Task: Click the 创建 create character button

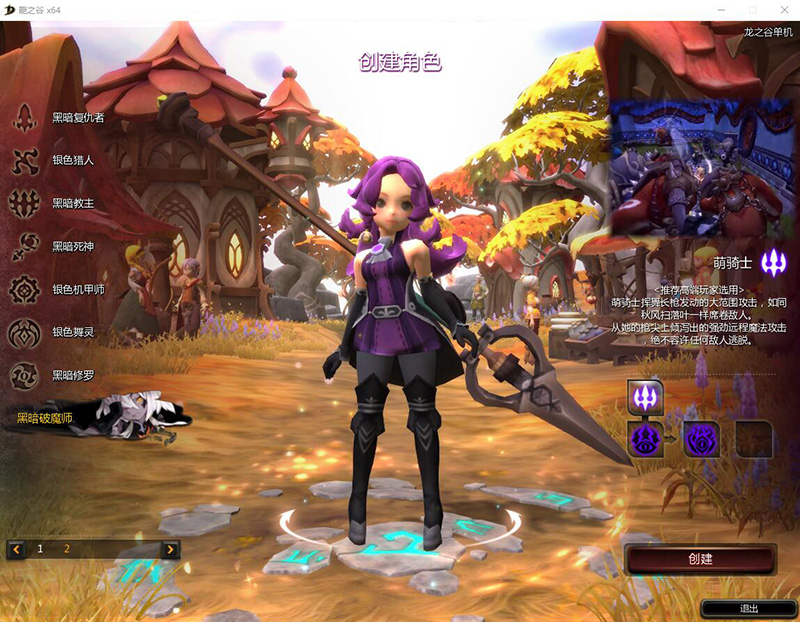Action: pyautogui.click(x=700, y=559)
